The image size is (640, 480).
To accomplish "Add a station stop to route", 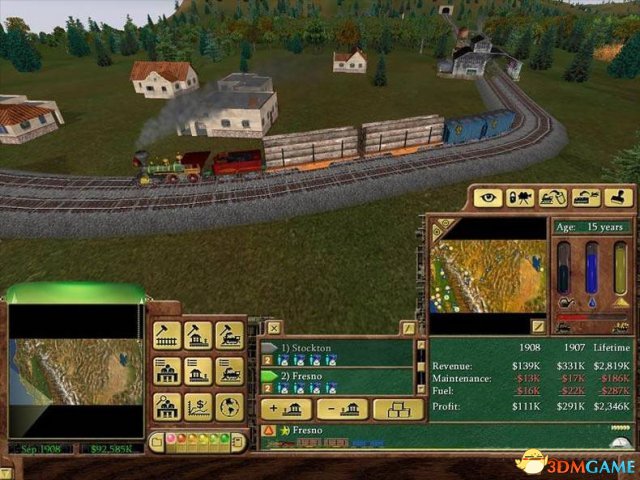I will [285, 408].
